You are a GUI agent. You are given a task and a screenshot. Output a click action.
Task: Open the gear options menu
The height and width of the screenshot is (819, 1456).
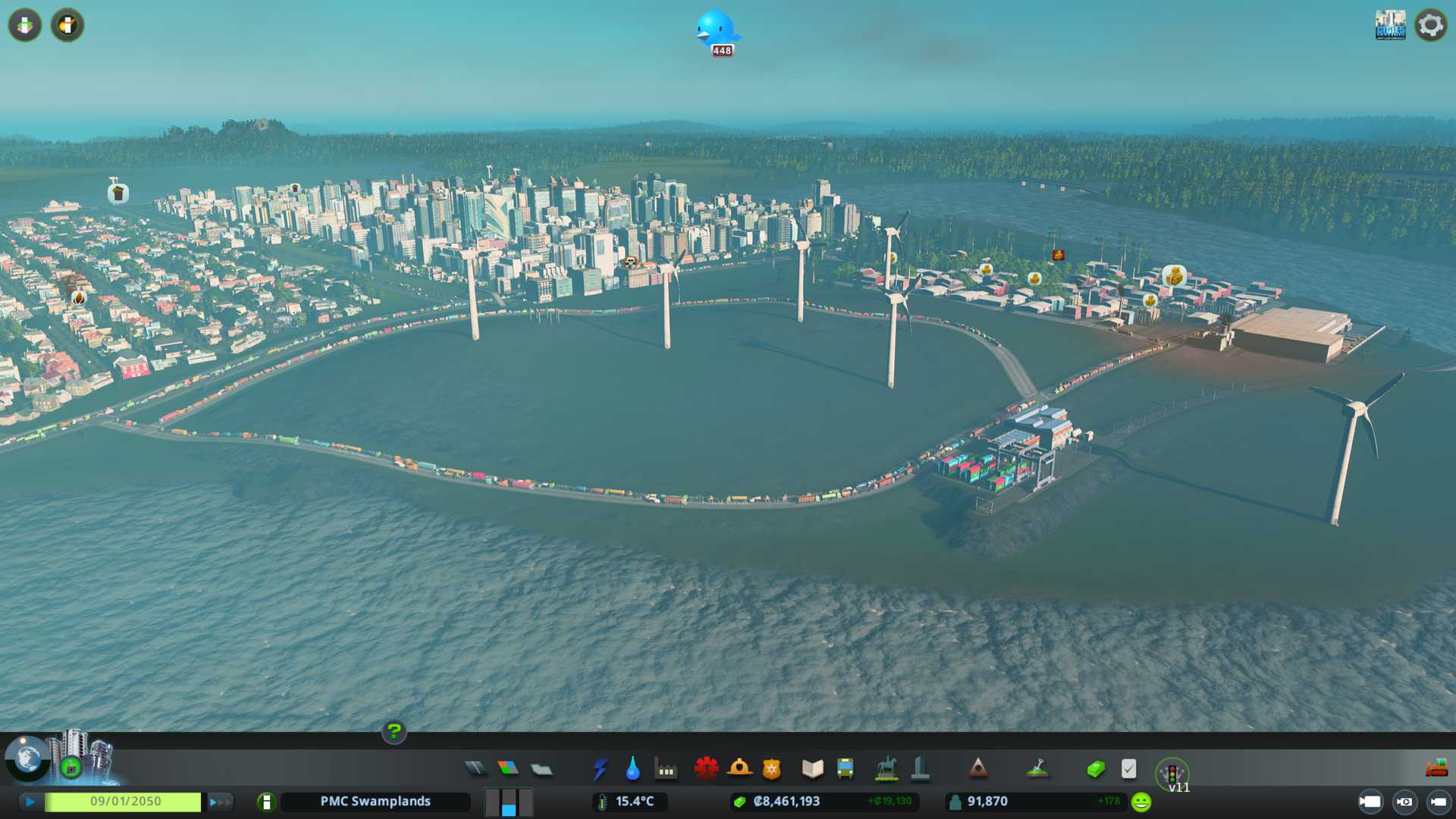pos(1430,25)
